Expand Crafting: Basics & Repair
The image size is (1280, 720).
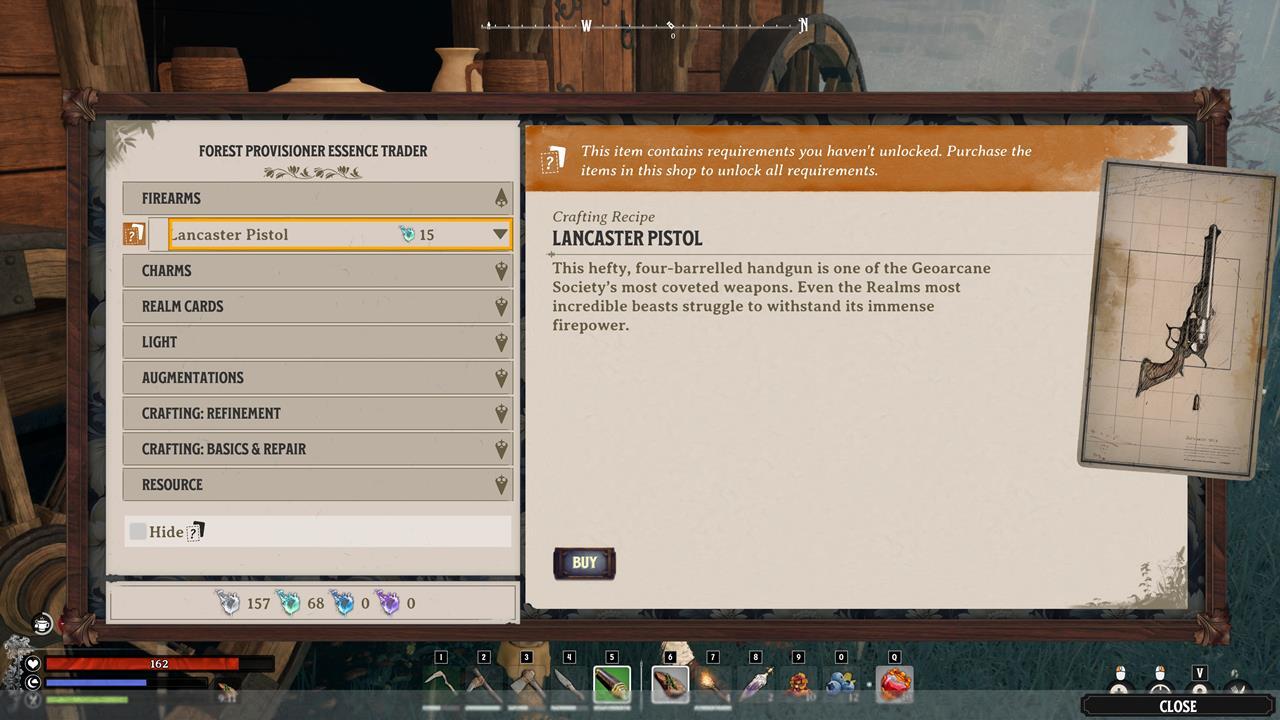(x=317, y=449)
